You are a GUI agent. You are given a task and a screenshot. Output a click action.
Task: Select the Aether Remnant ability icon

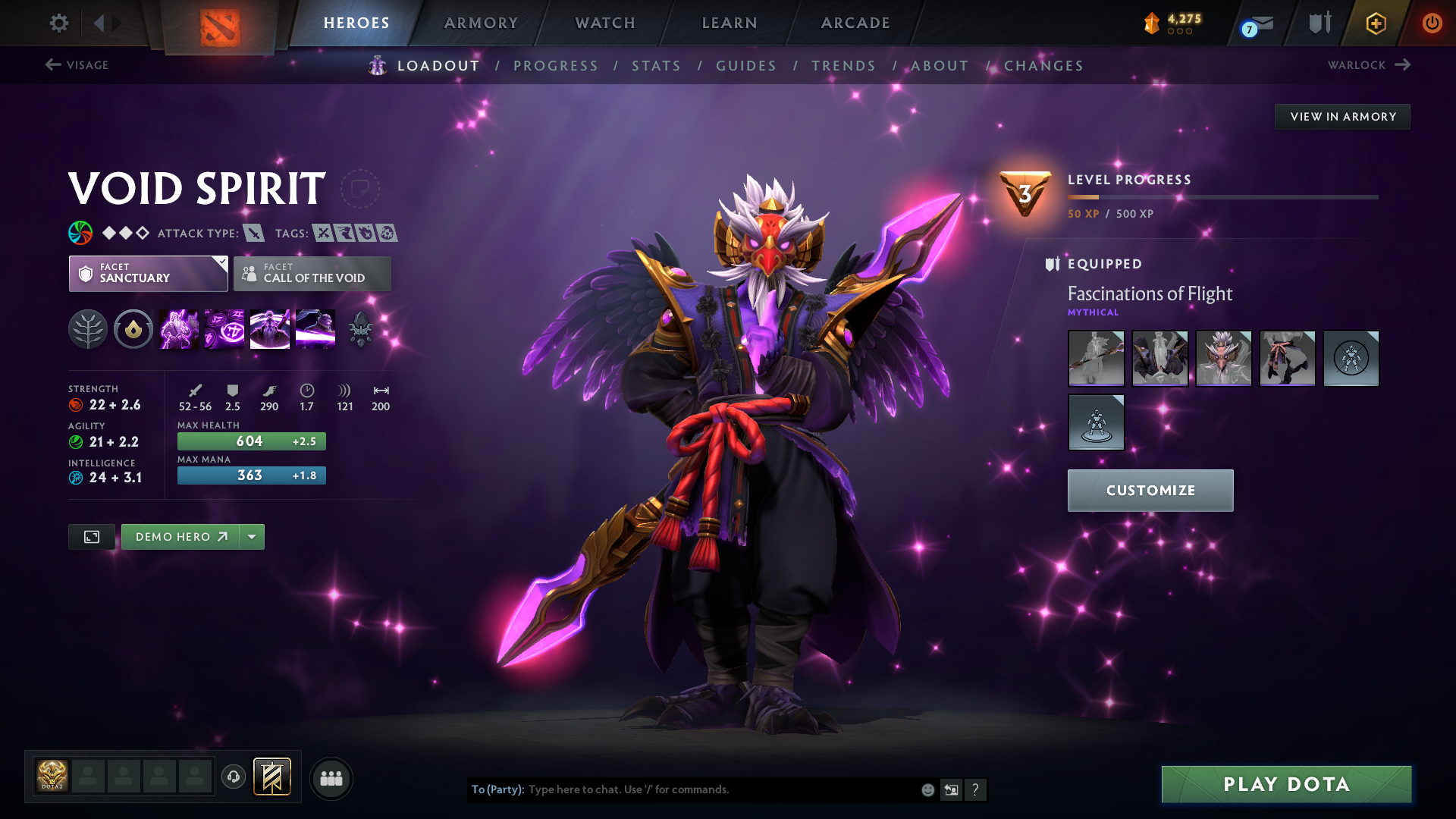point(178,328)
